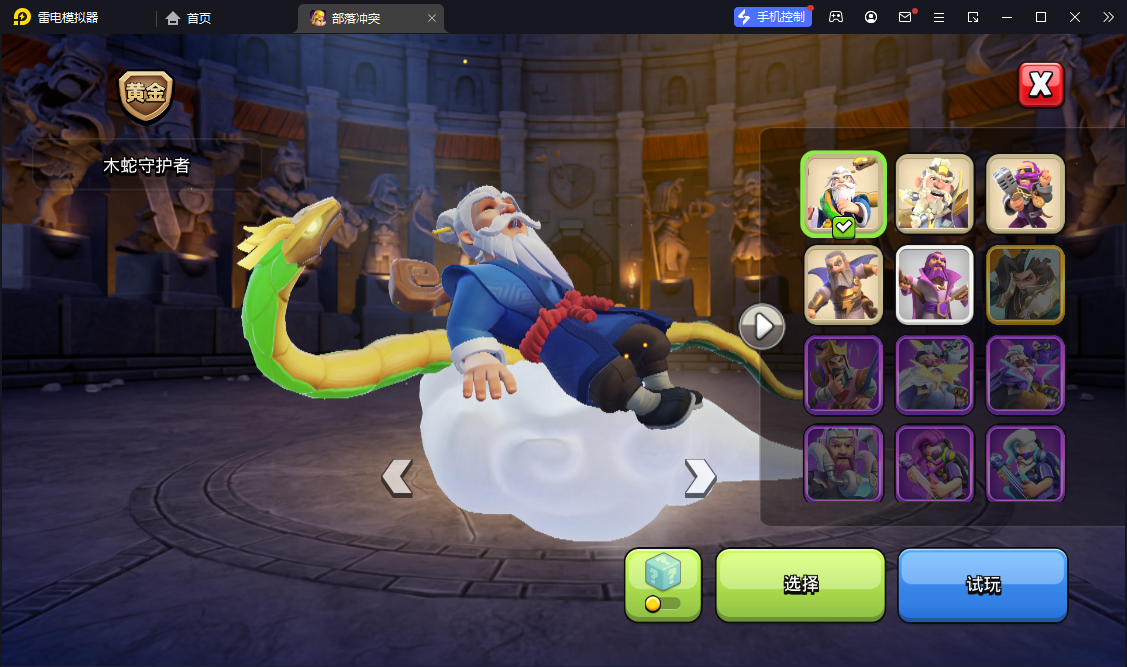Try out the skin with 试玩
1127x667 pixels.
[x=982, y=585]
